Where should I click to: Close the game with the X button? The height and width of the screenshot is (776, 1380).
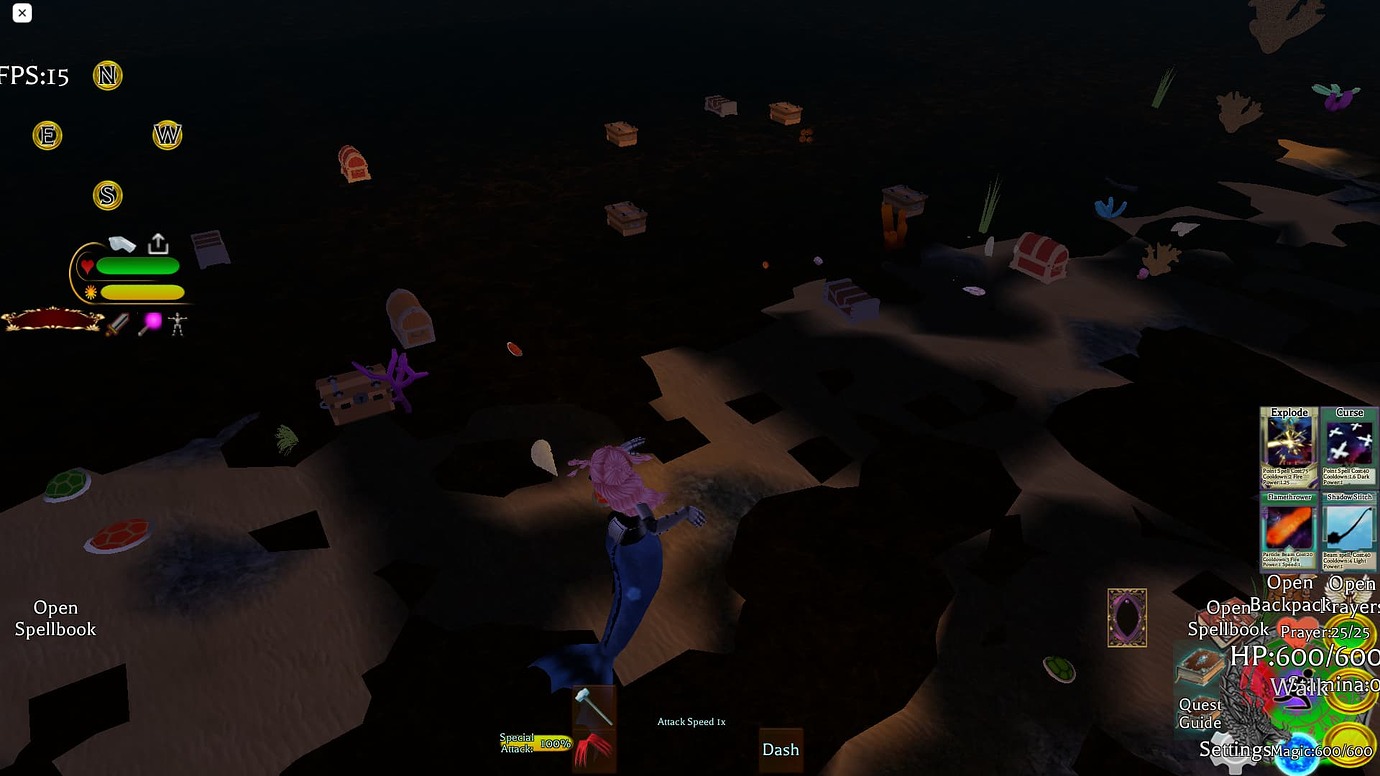22,13
